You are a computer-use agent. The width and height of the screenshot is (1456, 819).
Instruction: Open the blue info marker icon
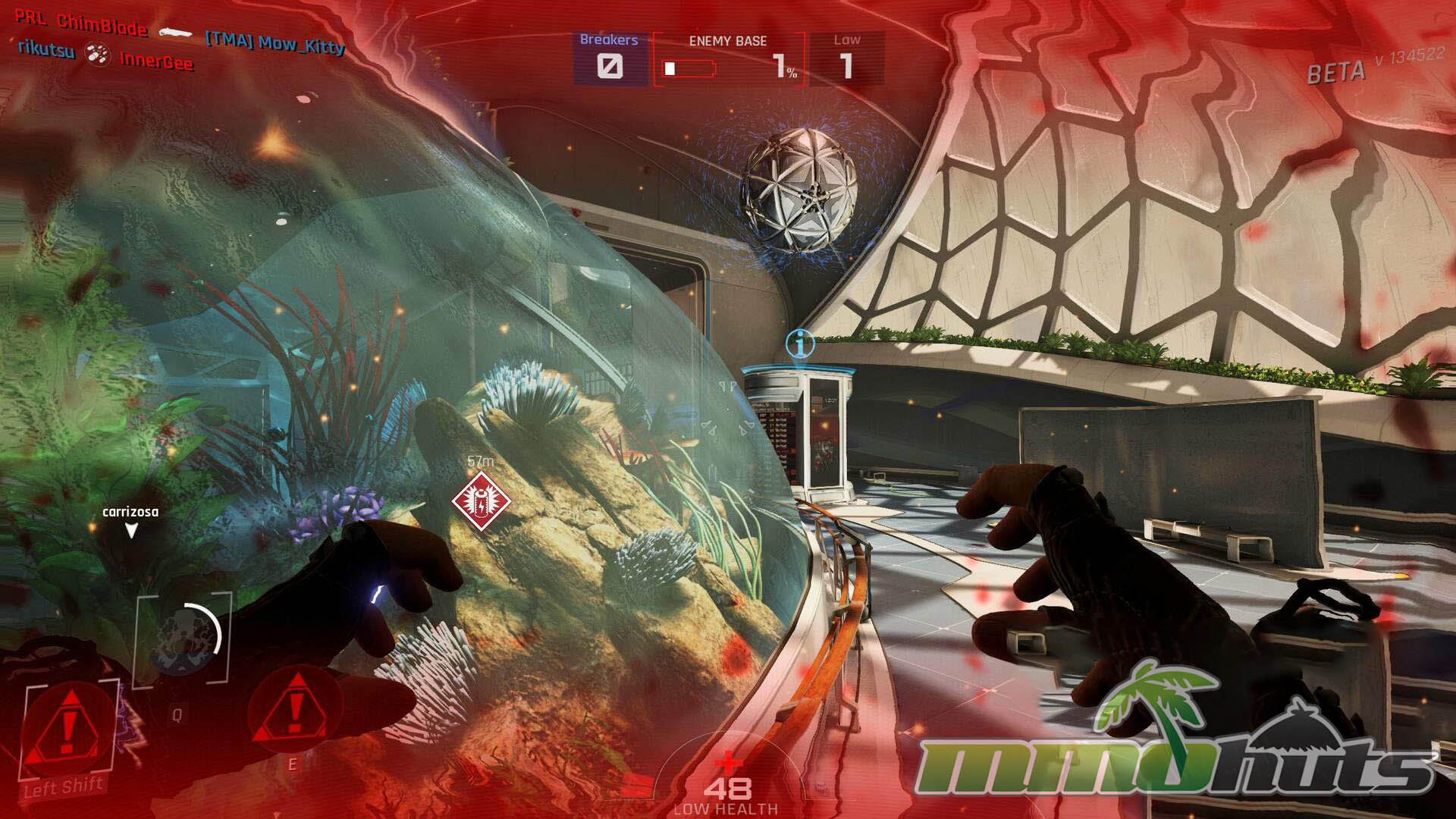click(x=800, y=344)
